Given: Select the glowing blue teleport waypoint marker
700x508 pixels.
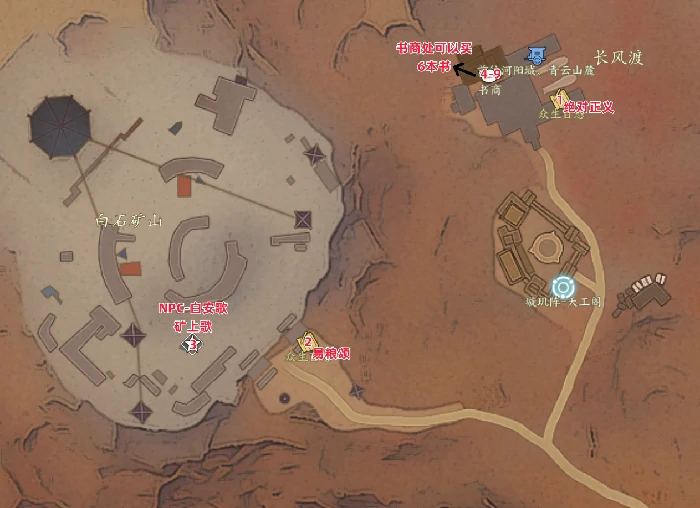Looking at the screenshot, I should [565, 287].
